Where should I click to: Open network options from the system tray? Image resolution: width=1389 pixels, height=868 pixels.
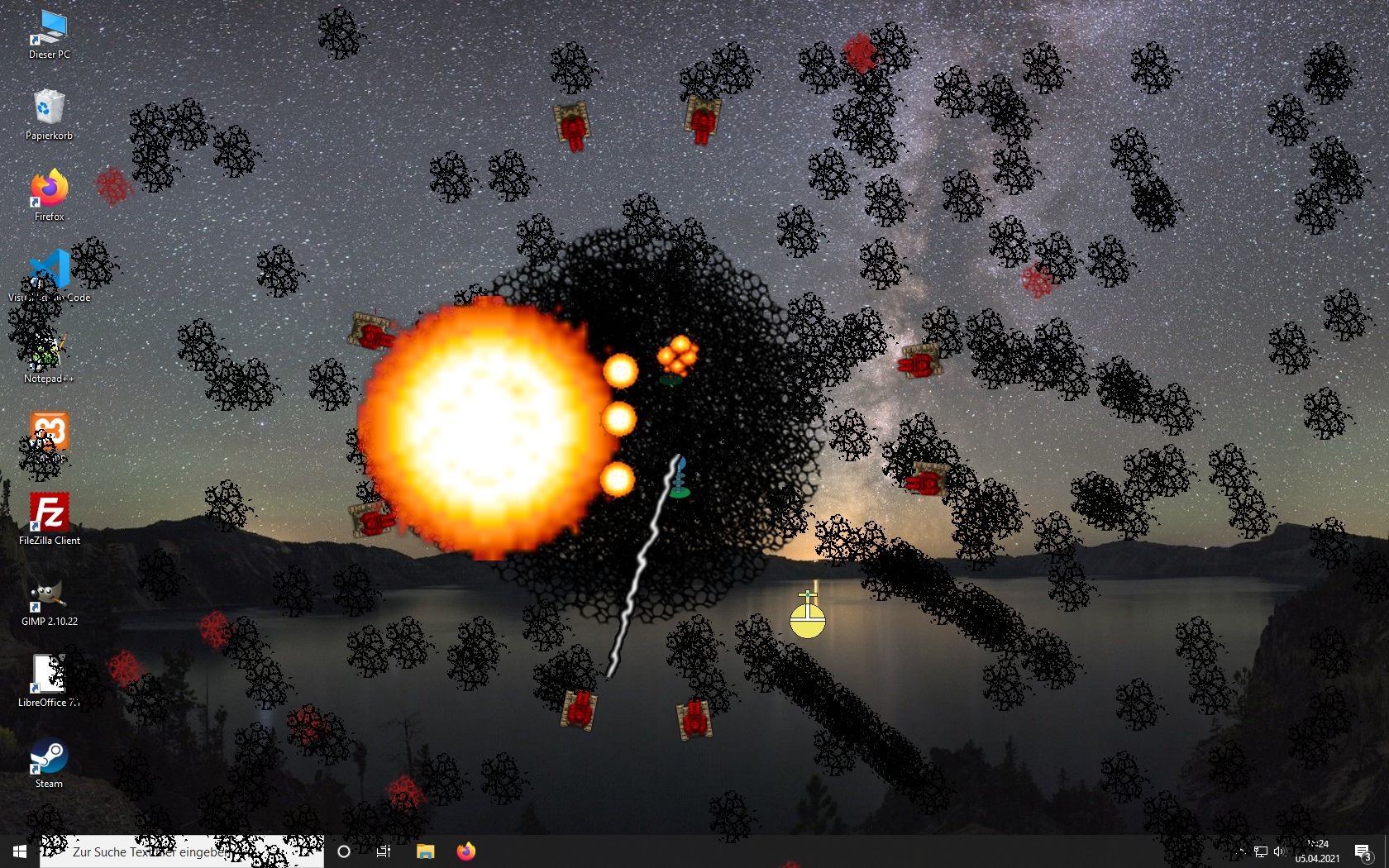click(x=1261, y=851)
